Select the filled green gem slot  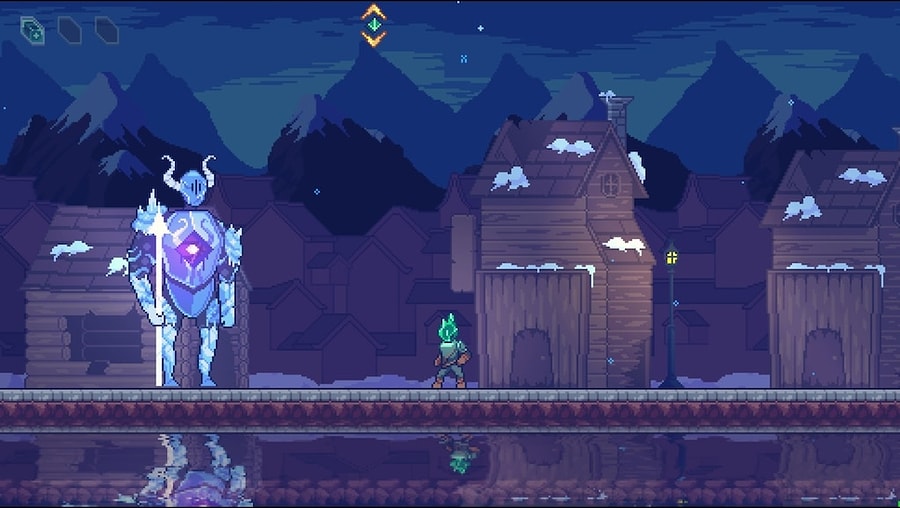coord(32,30)
